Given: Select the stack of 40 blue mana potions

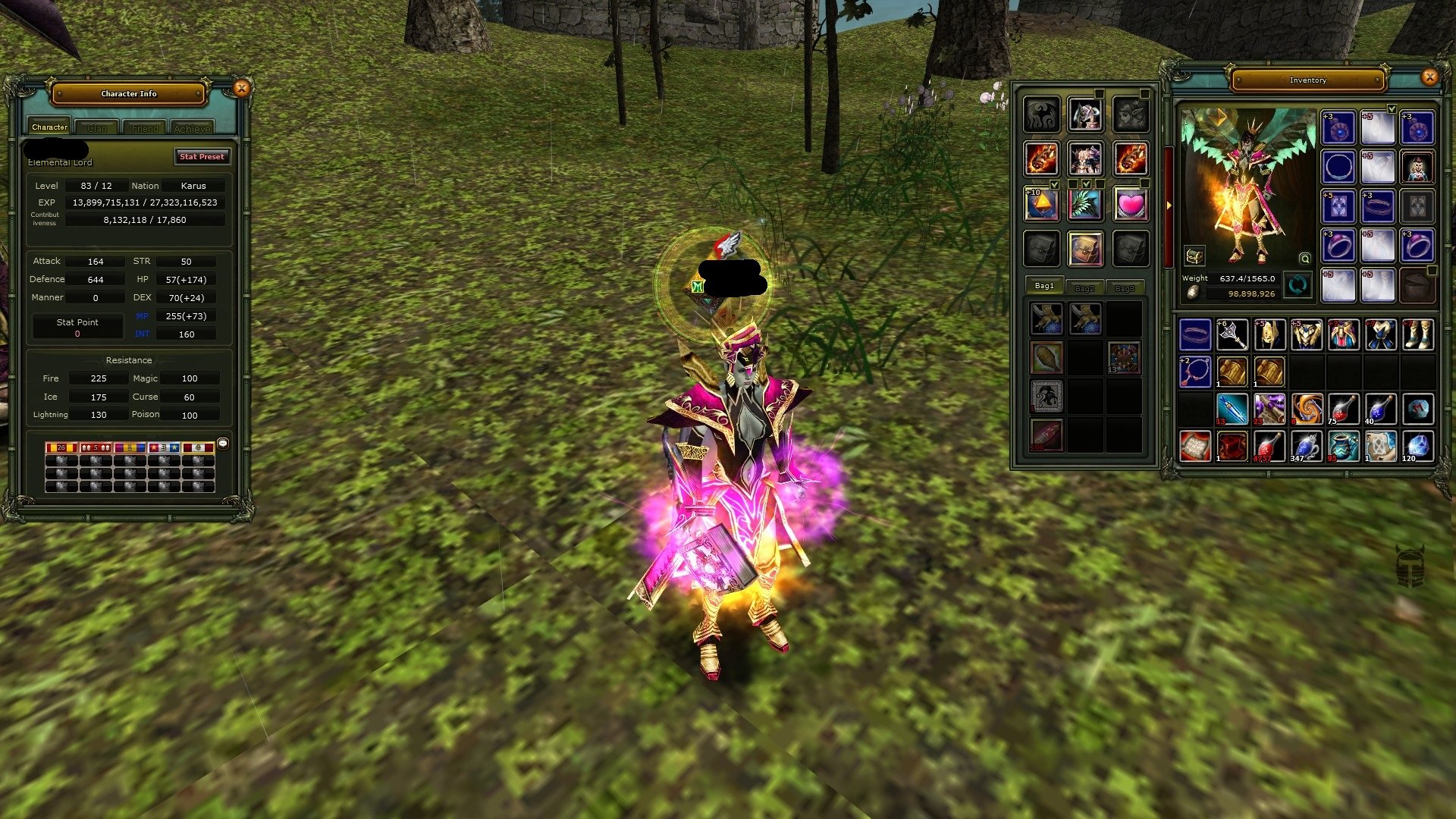Looking at the screenshot, I should coord(1382,409).
